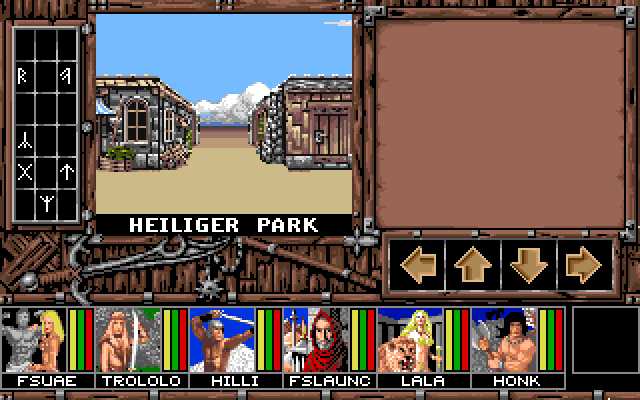Click HONK's character portrait
Screen dimensions: 640x400
(503, 340)
